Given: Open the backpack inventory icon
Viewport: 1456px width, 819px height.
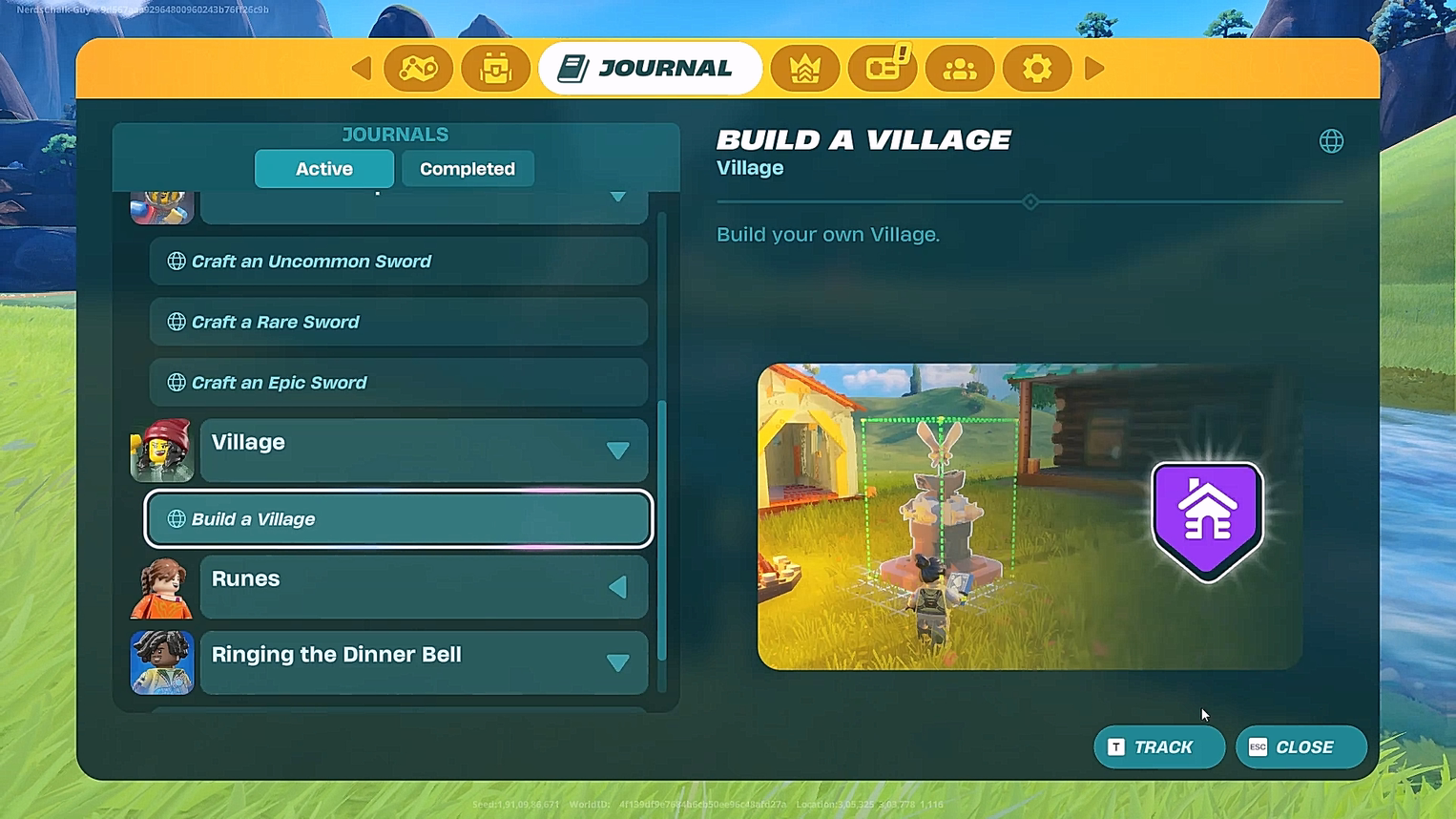Looking at the screenshot, I should [495, 68].
